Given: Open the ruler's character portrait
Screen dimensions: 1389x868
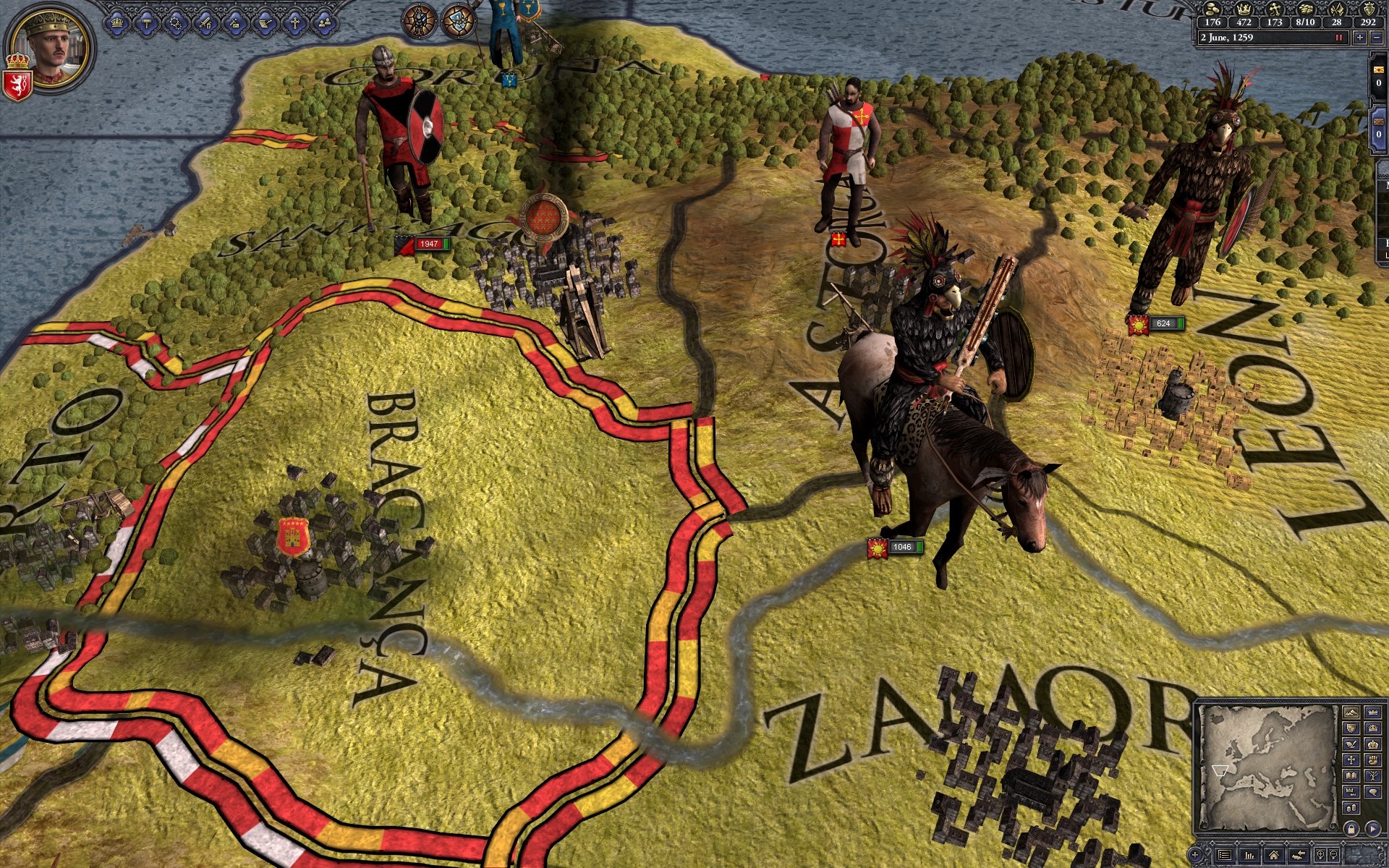Looking at the screenshot, I should [x=54, y=46].
